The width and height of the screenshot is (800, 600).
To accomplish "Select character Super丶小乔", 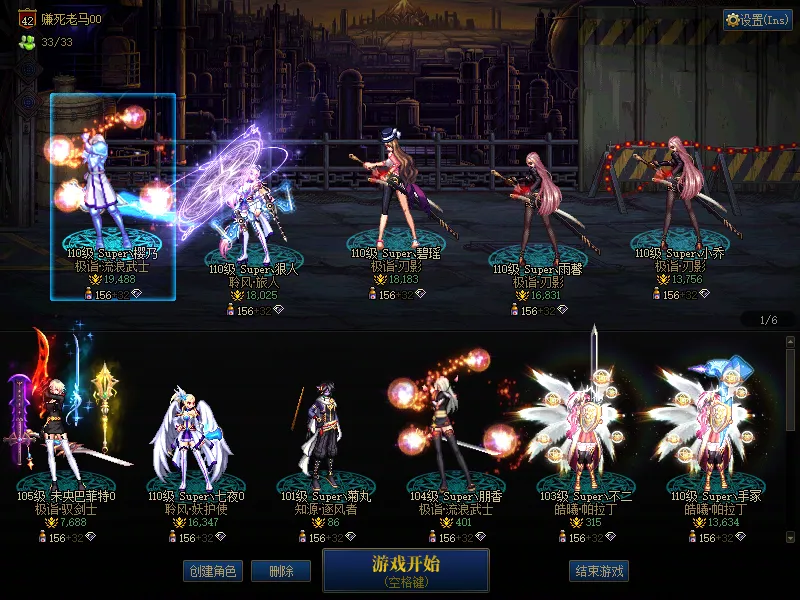I will [678, 200].
